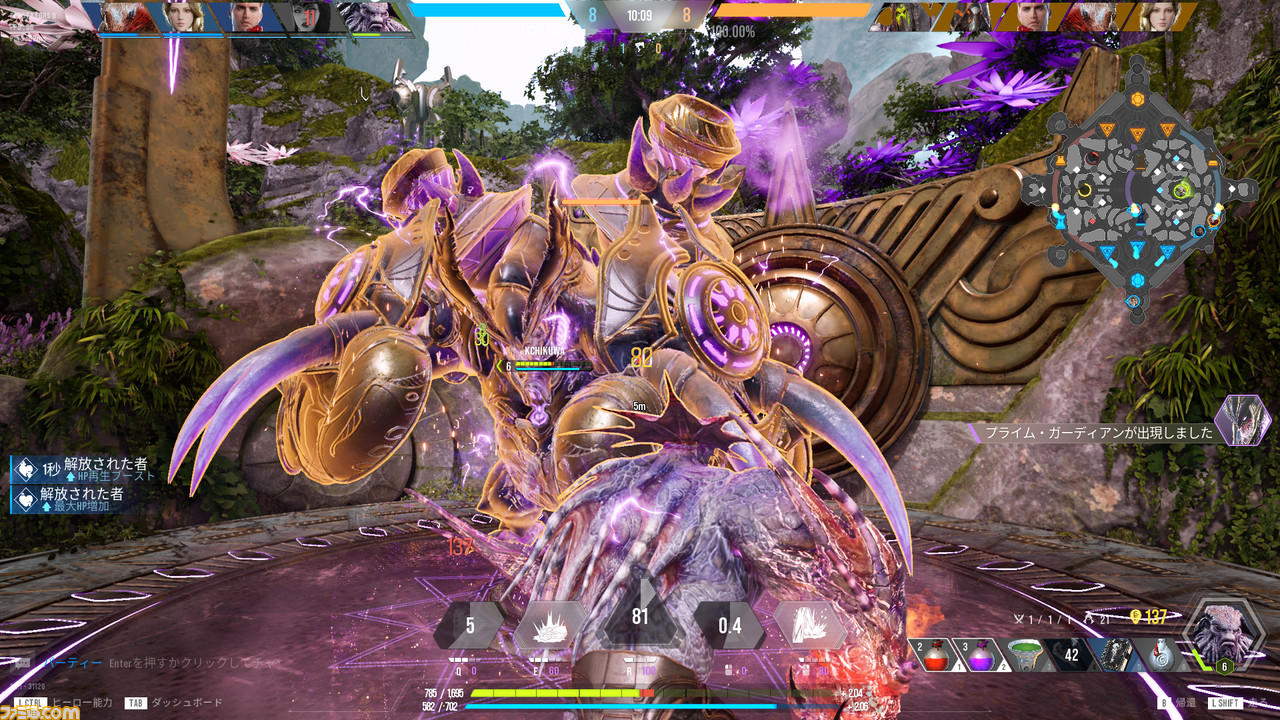Click the item slot on cooldown showing 42
The width and height of the screenshot is (1280, 720).
pyautogui.click(x=1071, y=655)
